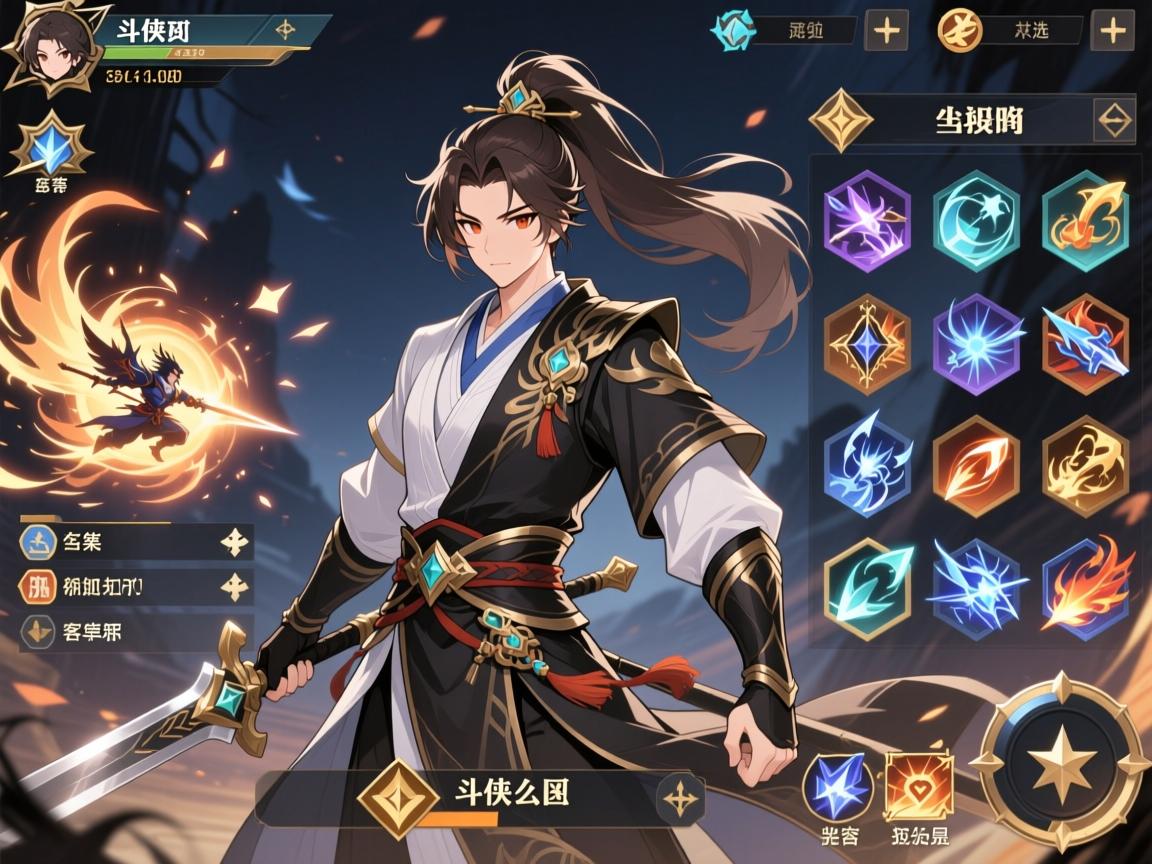
Task: Choose the orange feather skill on red hexagon
Action: coord(976,464)
